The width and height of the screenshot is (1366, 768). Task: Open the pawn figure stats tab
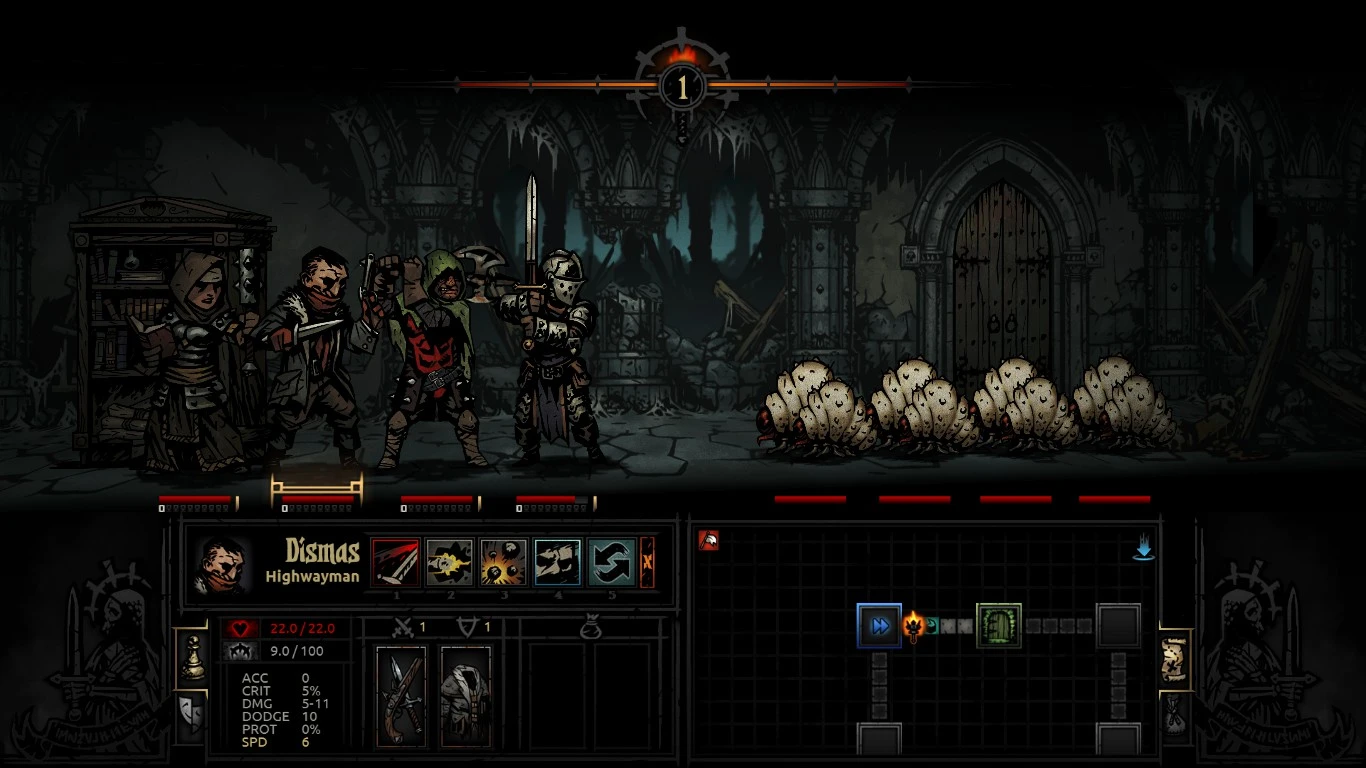[189, 660]
